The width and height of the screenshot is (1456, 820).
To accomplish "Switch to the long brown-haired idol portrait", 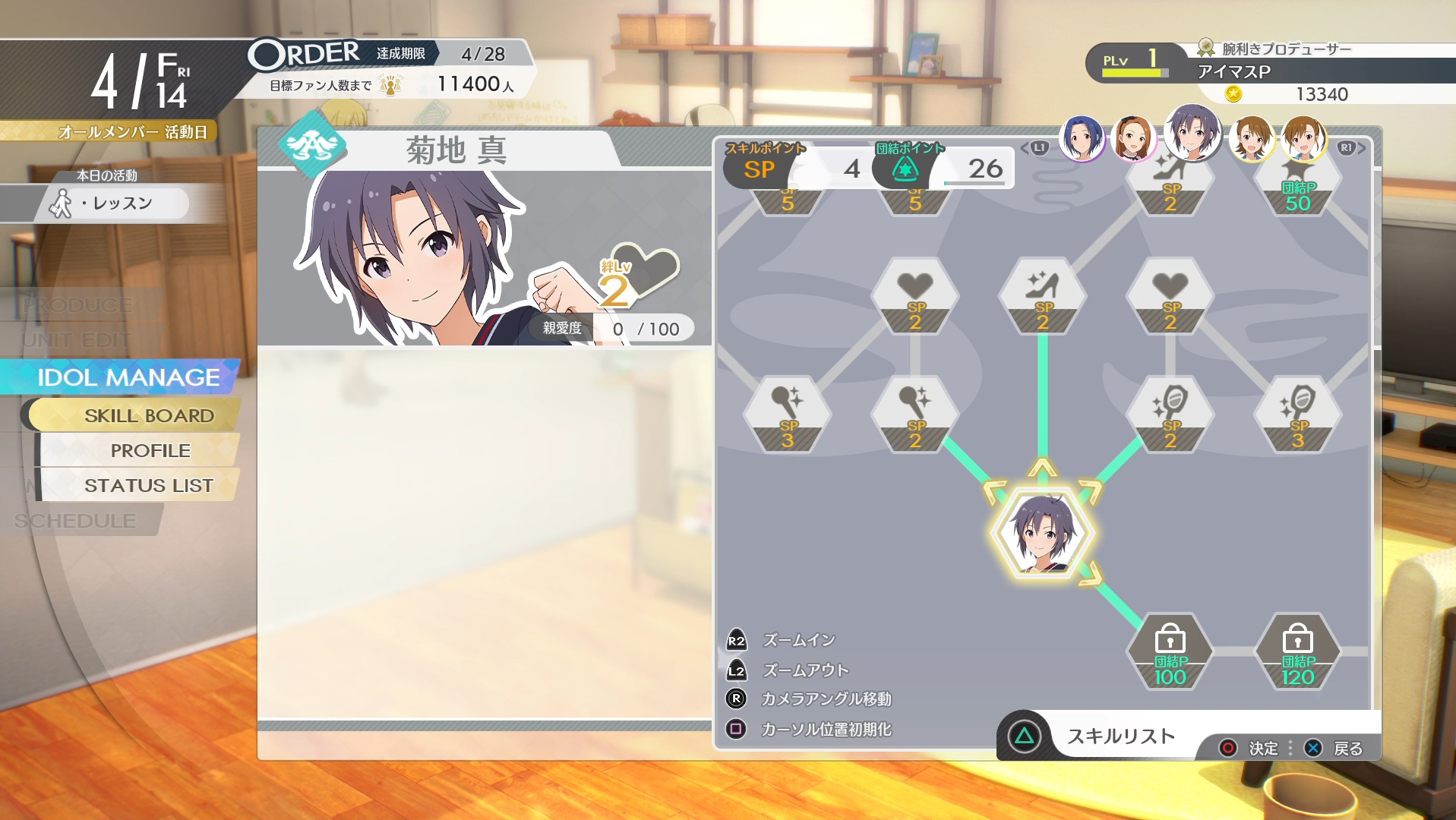I will [1132, 139].
